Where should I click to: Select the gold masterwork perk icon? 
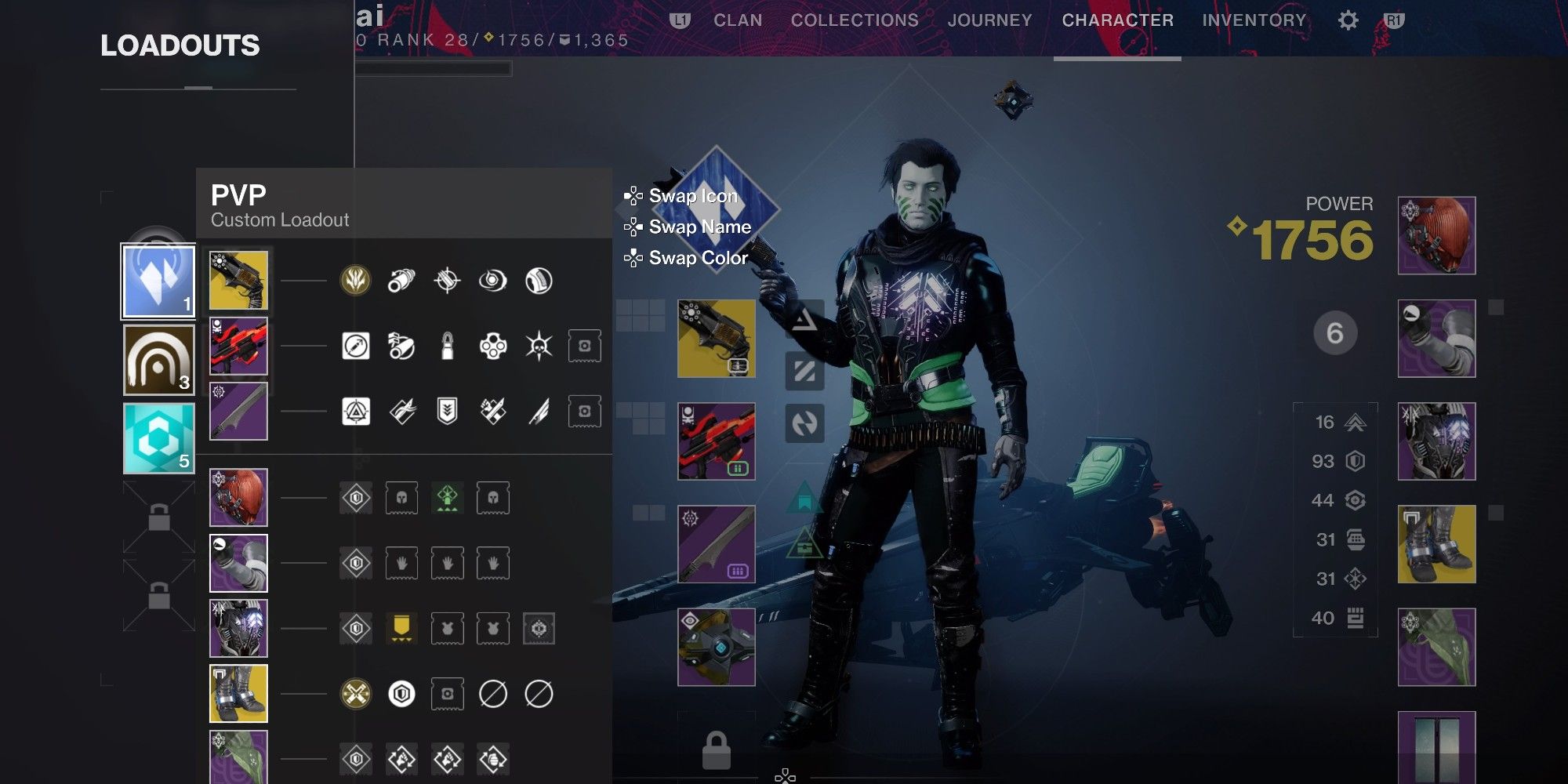pos(355,280)
